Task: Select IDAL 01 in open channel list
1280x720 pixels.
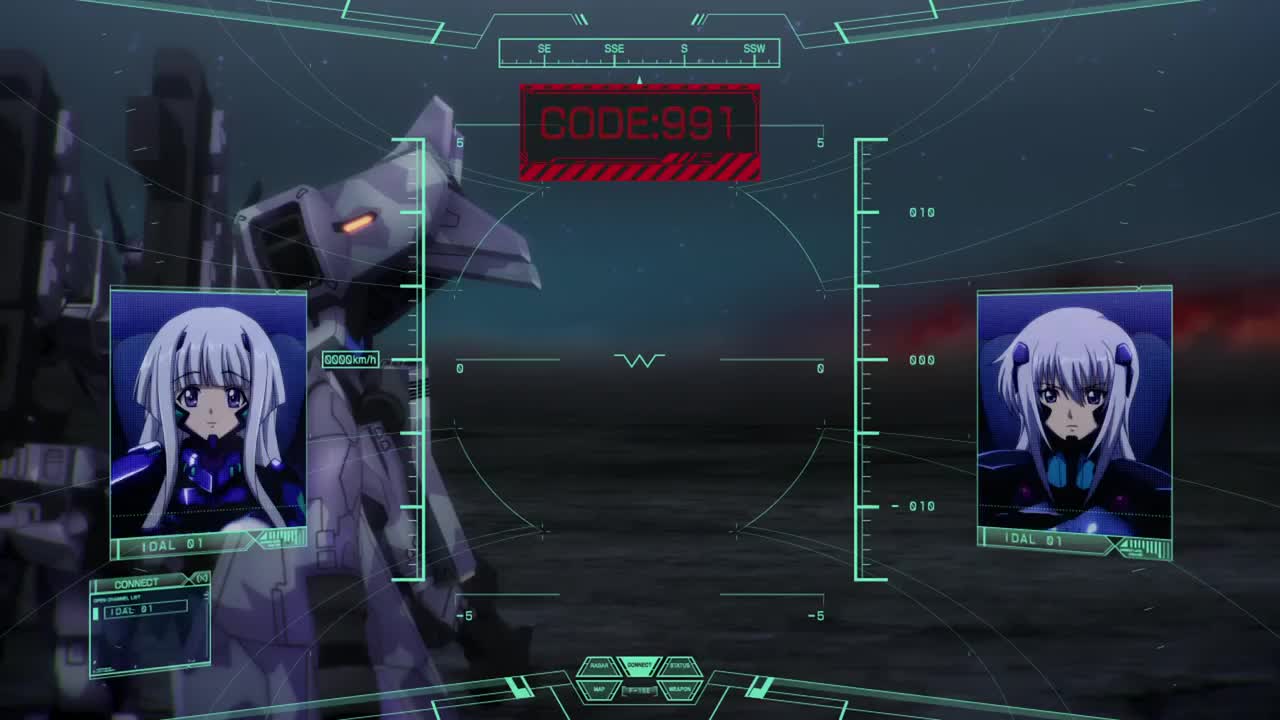Action: point(145,609)
